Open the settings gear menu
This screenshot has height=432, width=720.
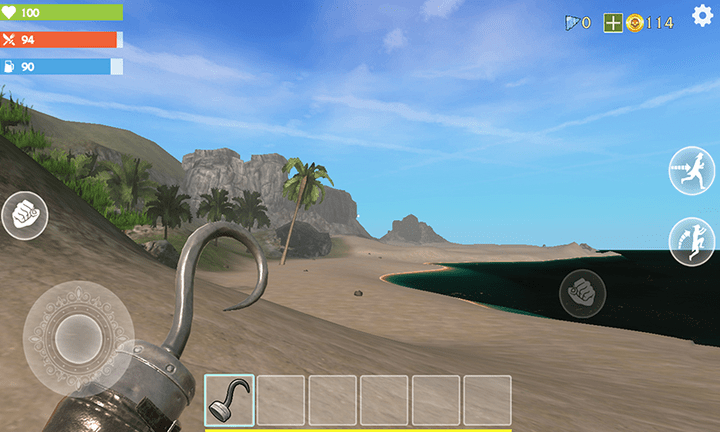(x=703, y=16)
